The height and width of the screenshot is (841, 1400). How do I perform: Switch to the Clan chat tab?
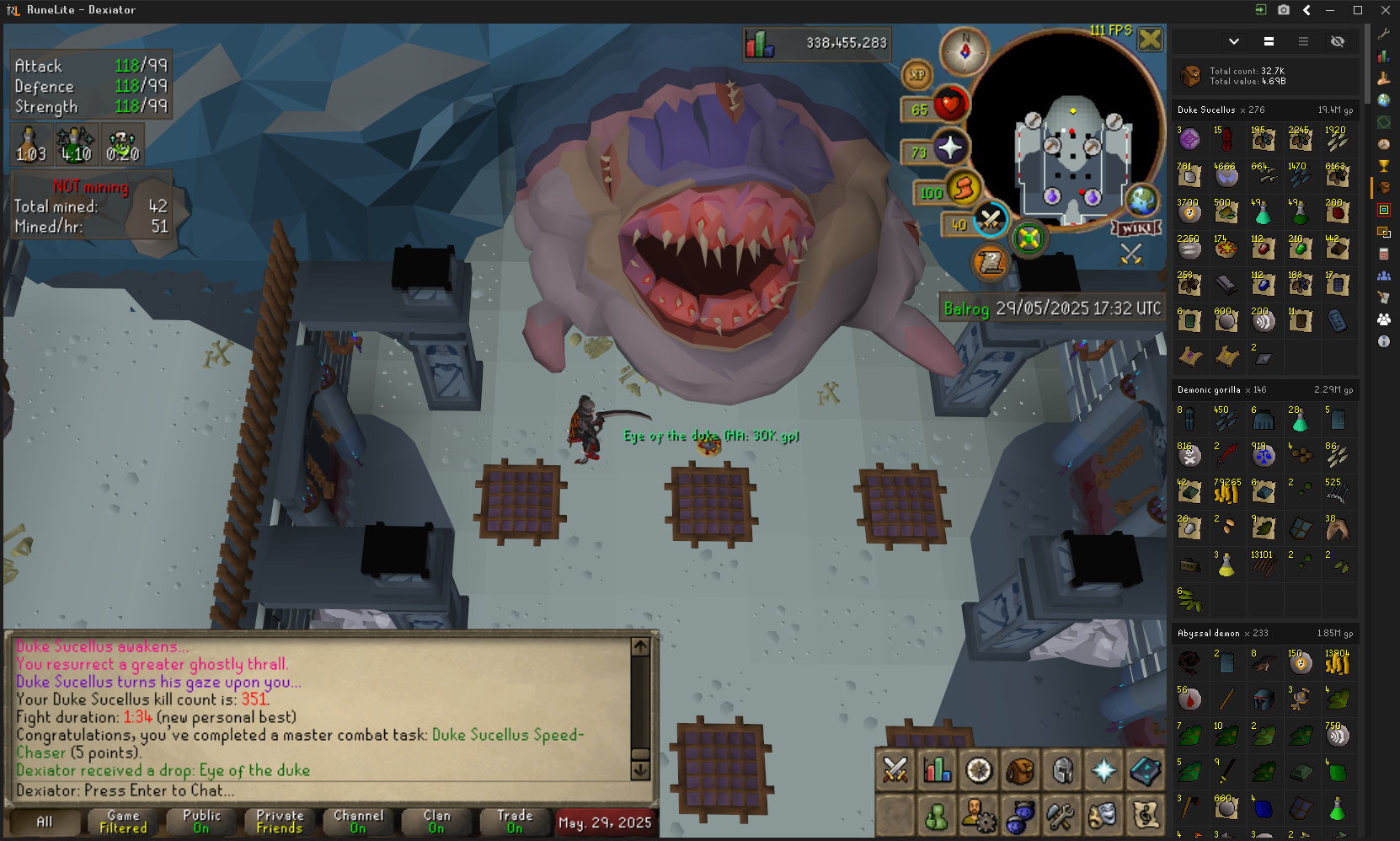(x=436, y=822)
